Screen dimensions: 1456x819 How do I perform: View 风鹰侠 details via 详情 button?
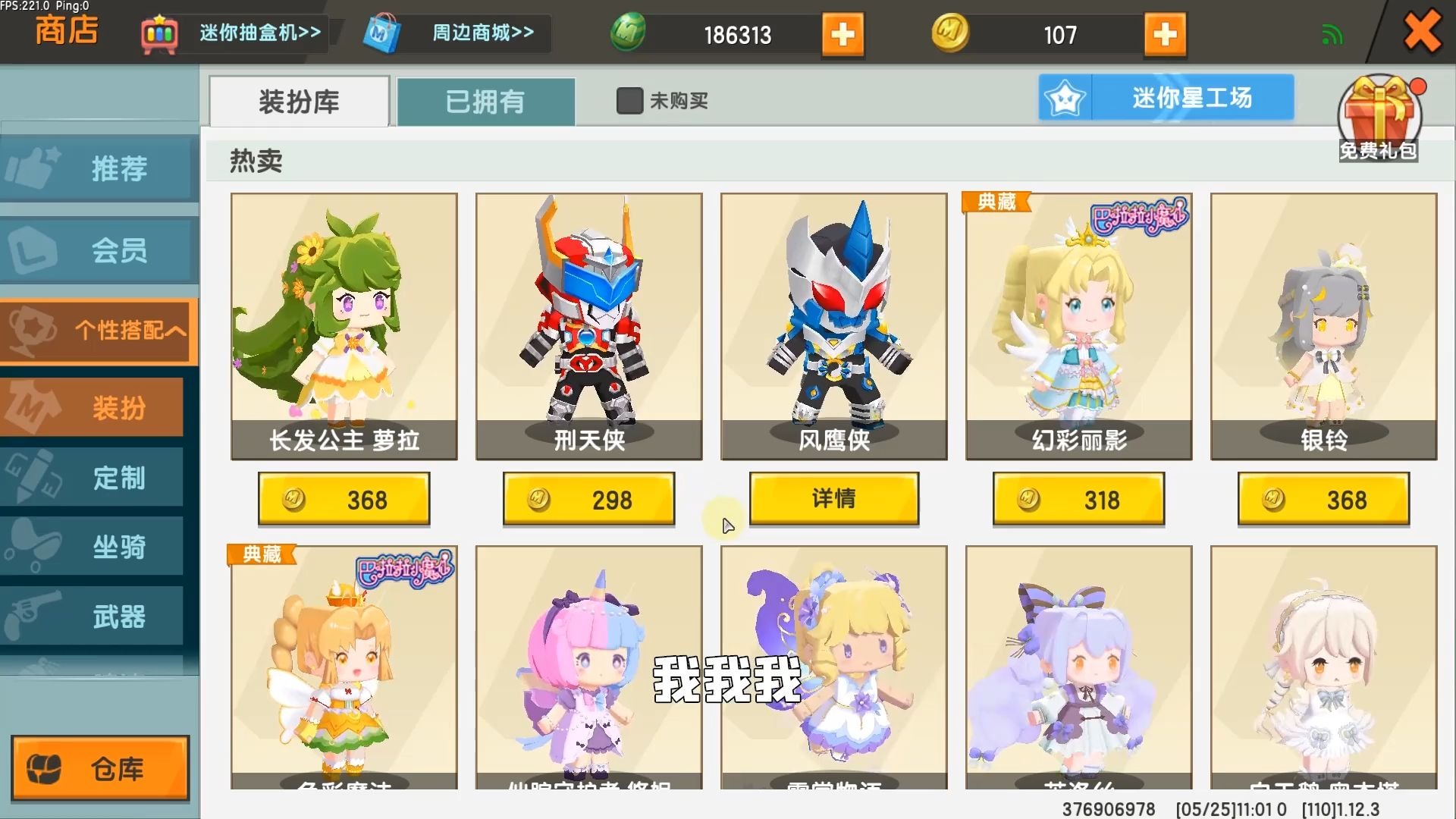(x=833, y=499)
